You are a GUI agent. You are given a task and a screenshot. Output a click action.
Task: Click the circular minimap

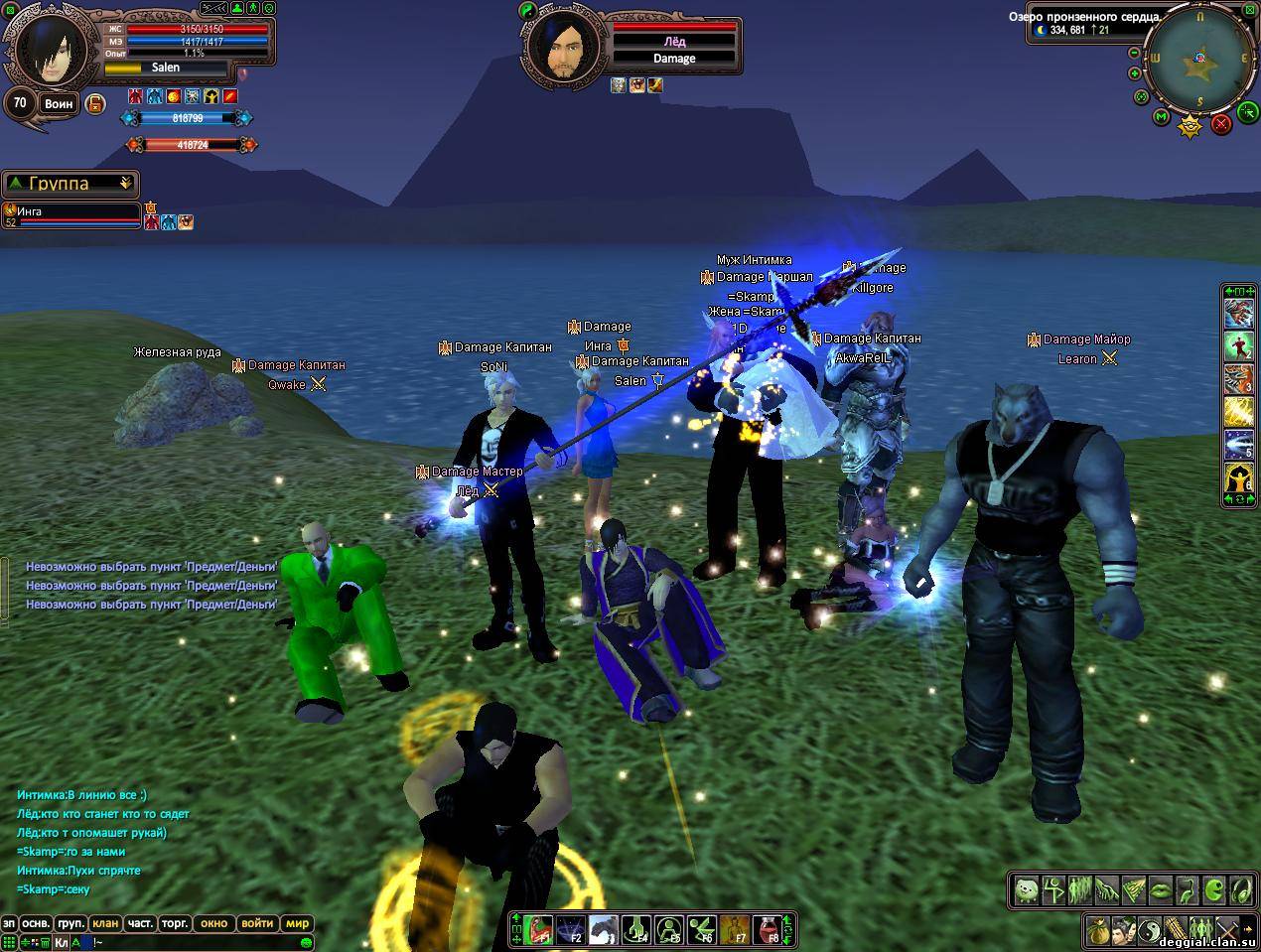[1200, 60]
